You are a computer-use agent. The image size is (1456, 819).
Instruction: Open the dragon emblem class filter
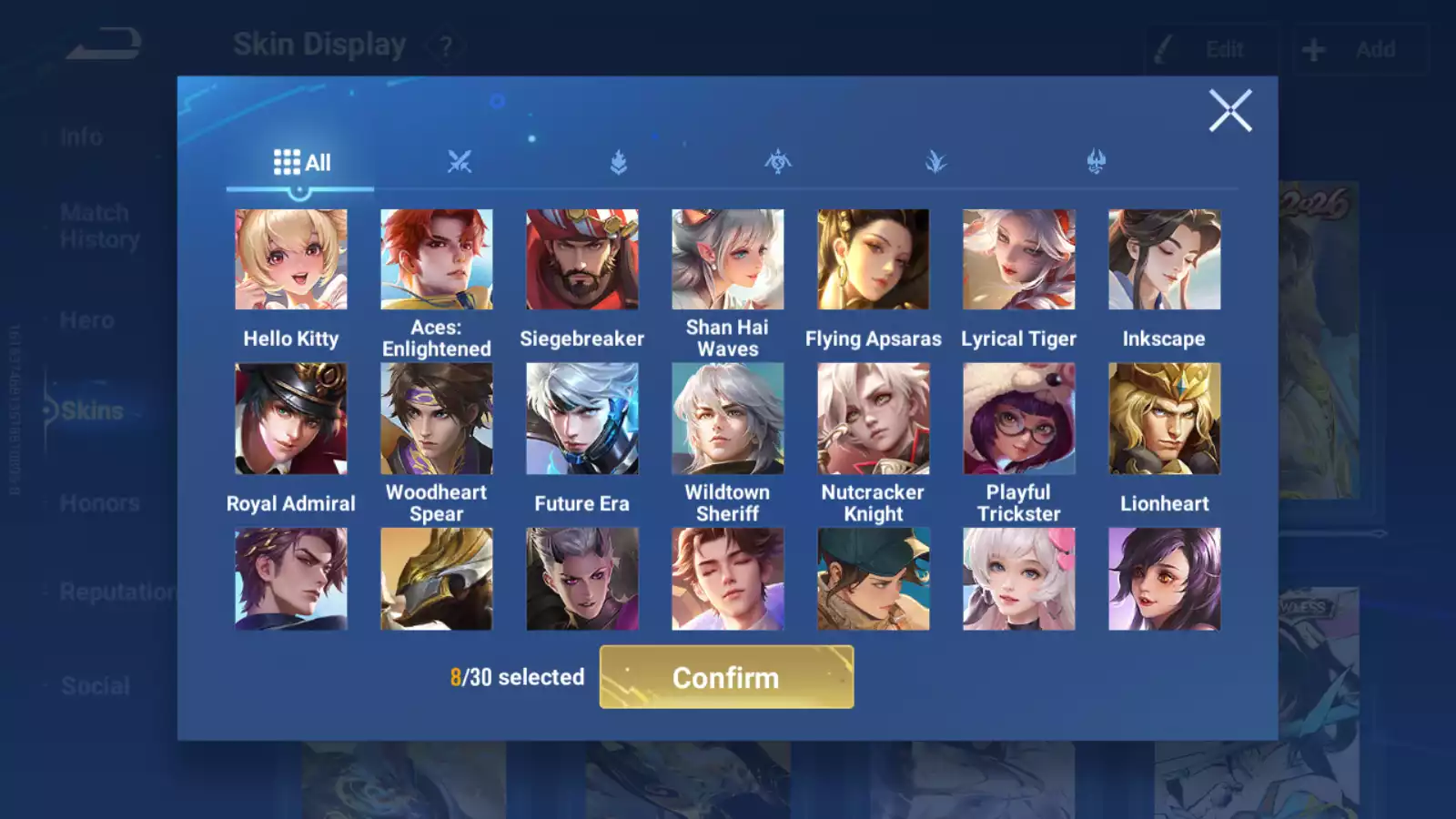click(776, 161)
